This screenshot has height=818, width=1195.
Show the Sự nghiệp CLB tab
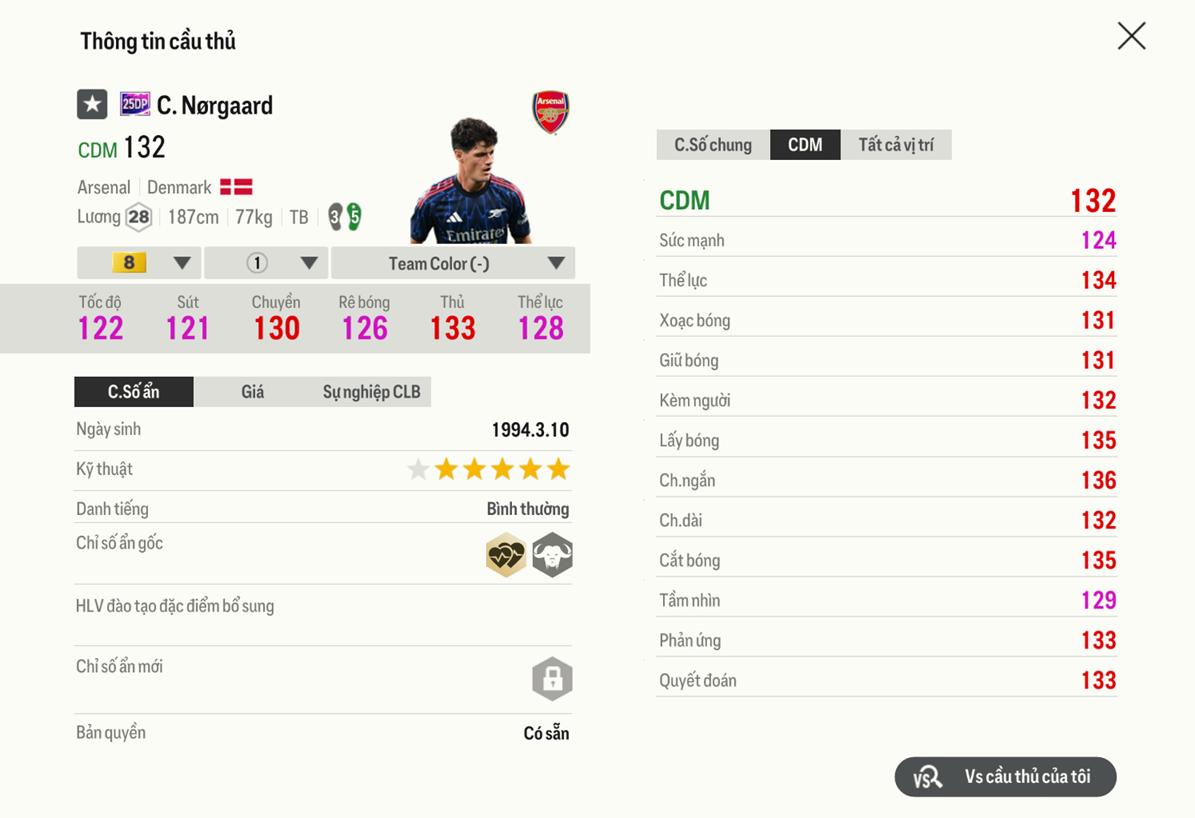371,392
